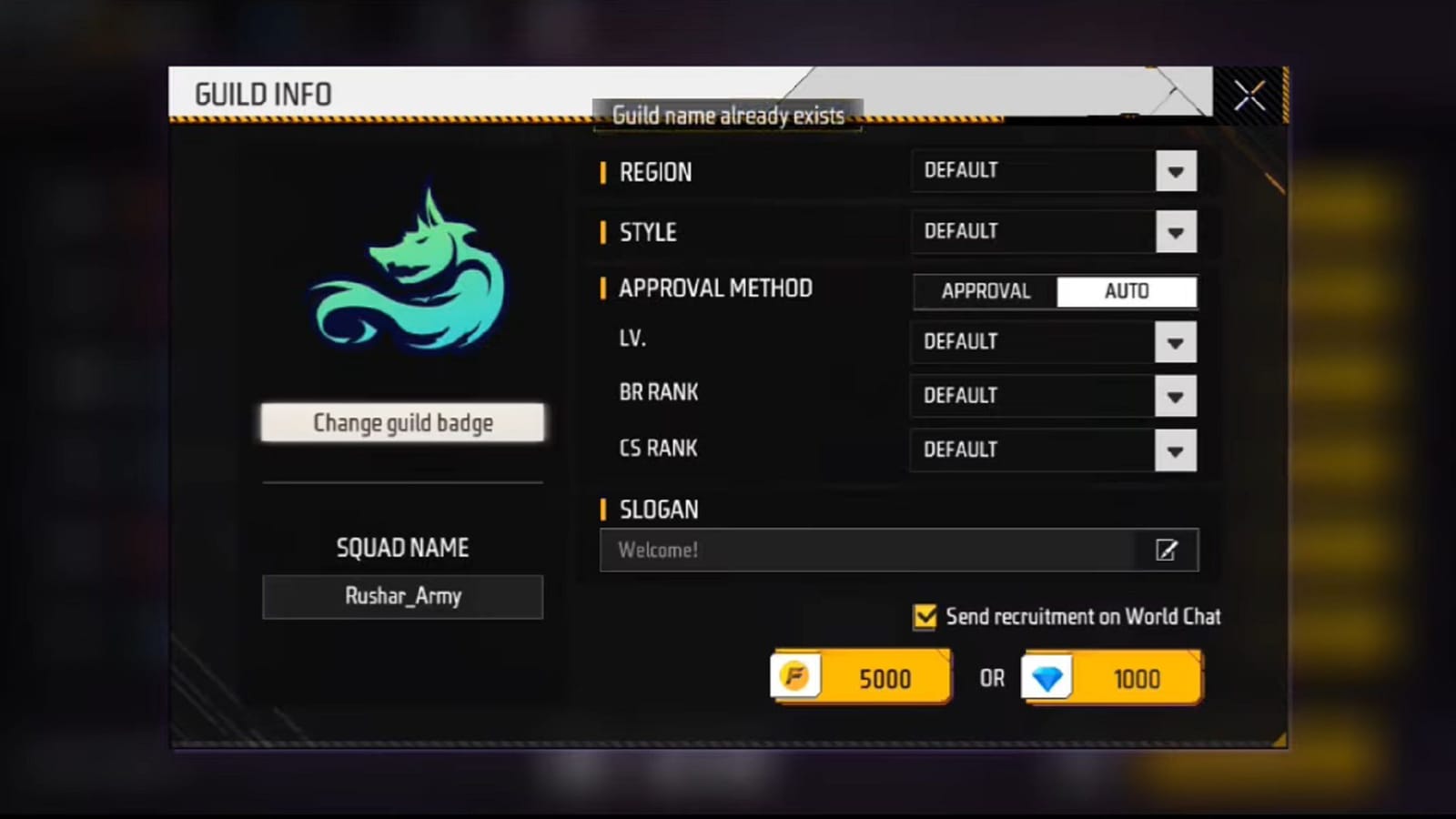The width and height of the screenshot is (1456, 819).
Task: Click the Style dropdown arrow icon
Action: click(1175, 232)
